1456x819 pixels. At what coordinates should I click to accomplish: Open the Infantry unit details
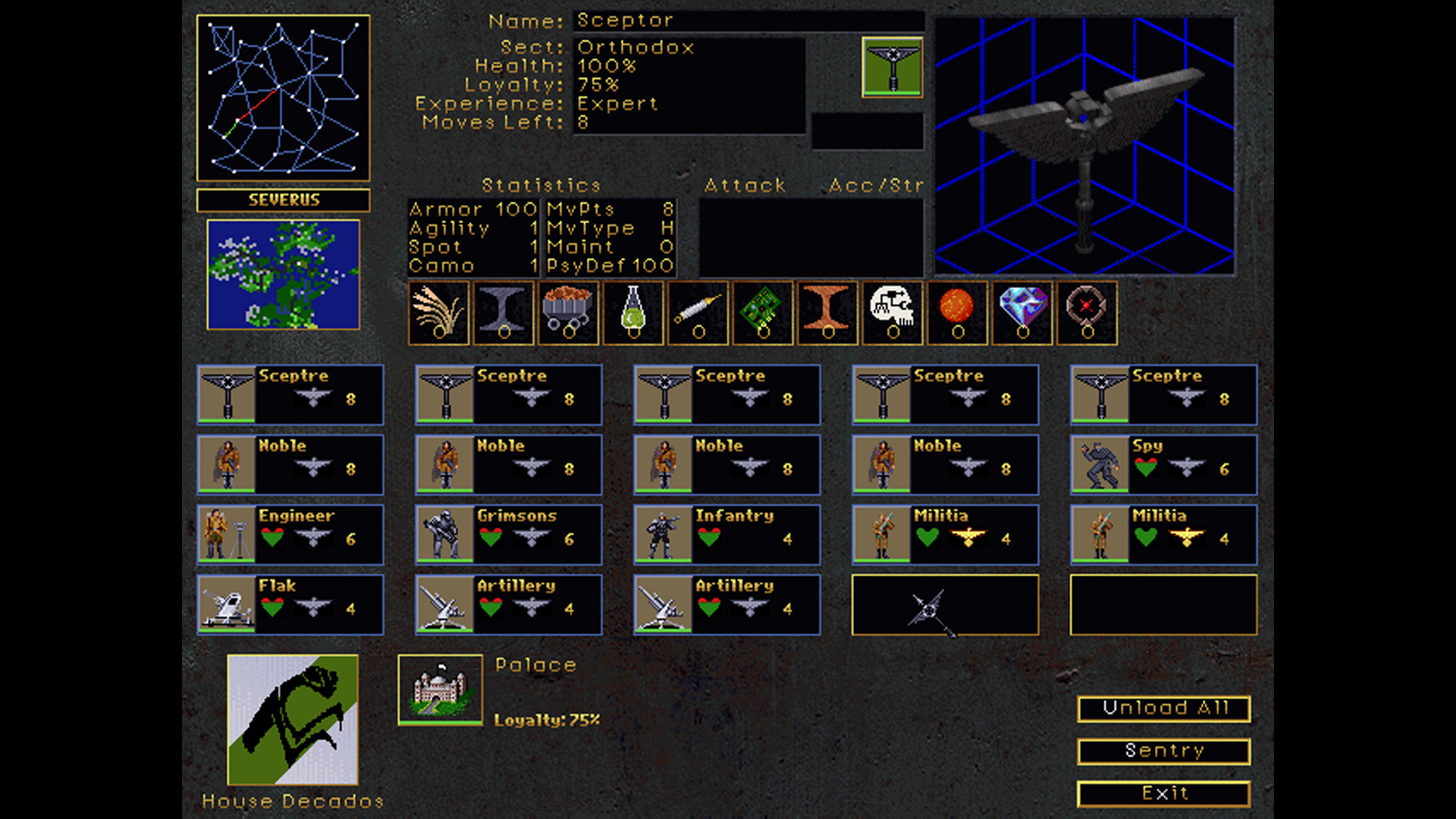[725, 535]
